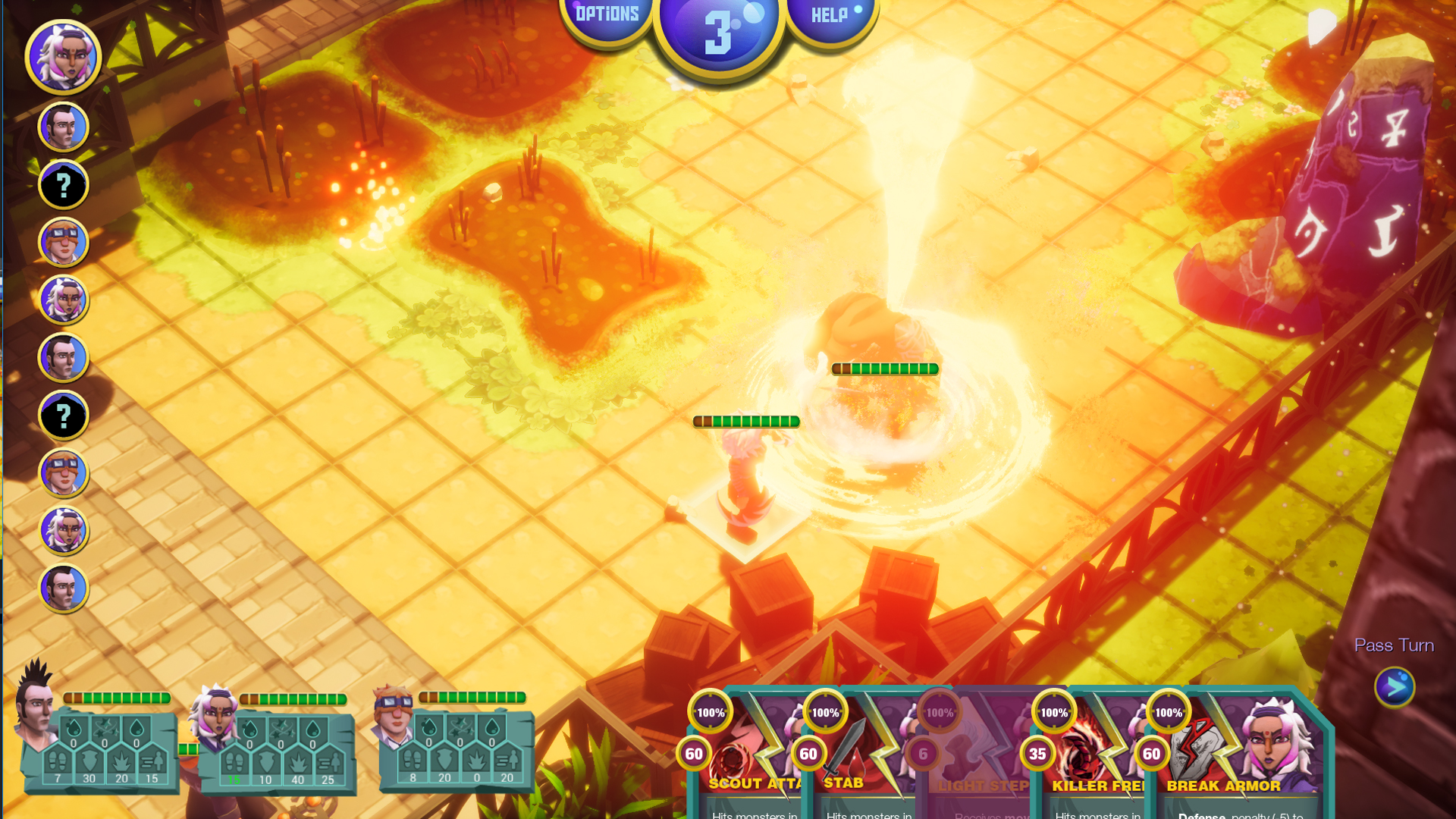Click the Pass Turn label
The height and width of the screenshot is (819, 1456).
1394,645
